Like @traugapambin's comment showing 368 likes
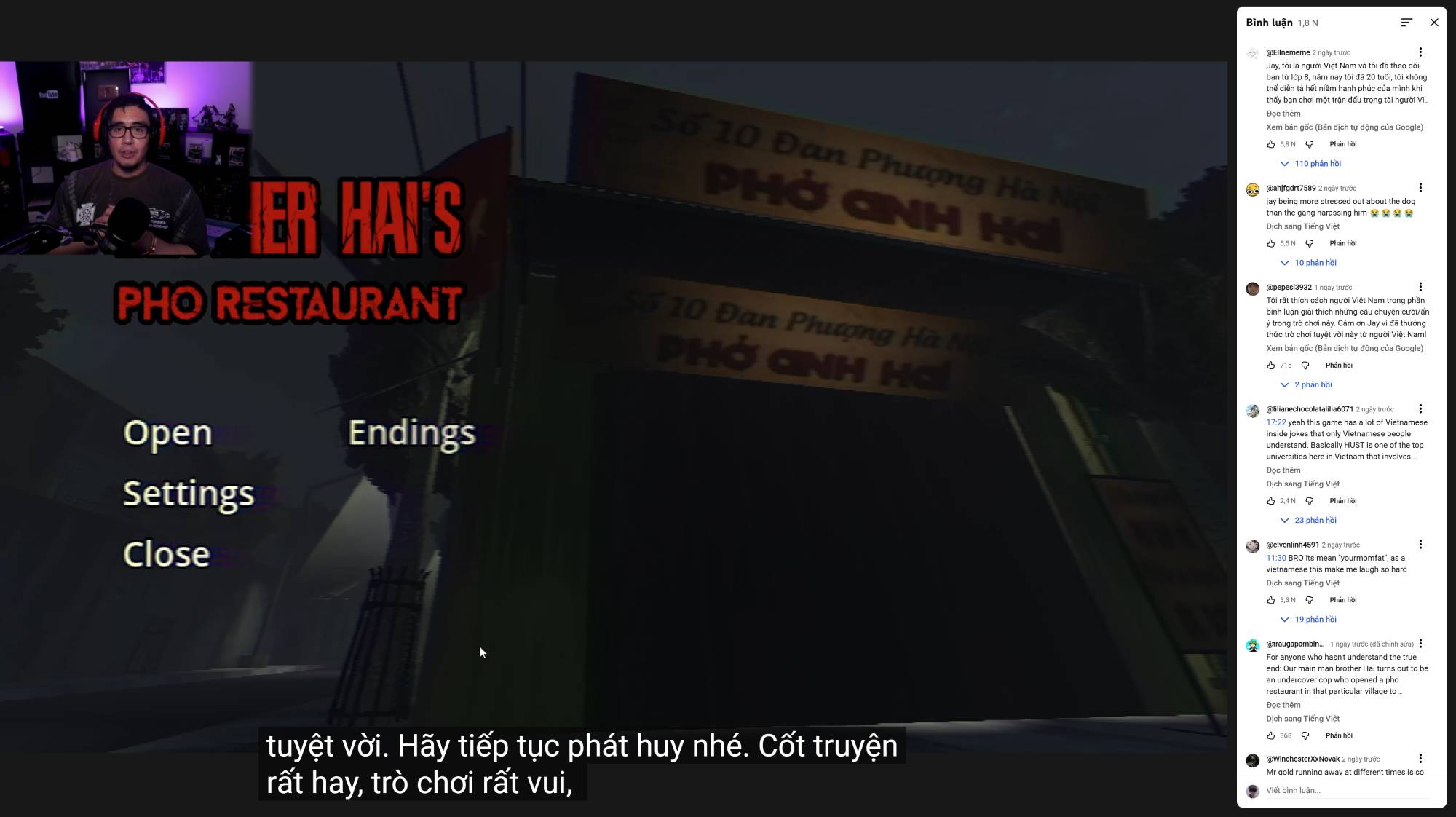The image size is (1456, 817). point(1270,735)
